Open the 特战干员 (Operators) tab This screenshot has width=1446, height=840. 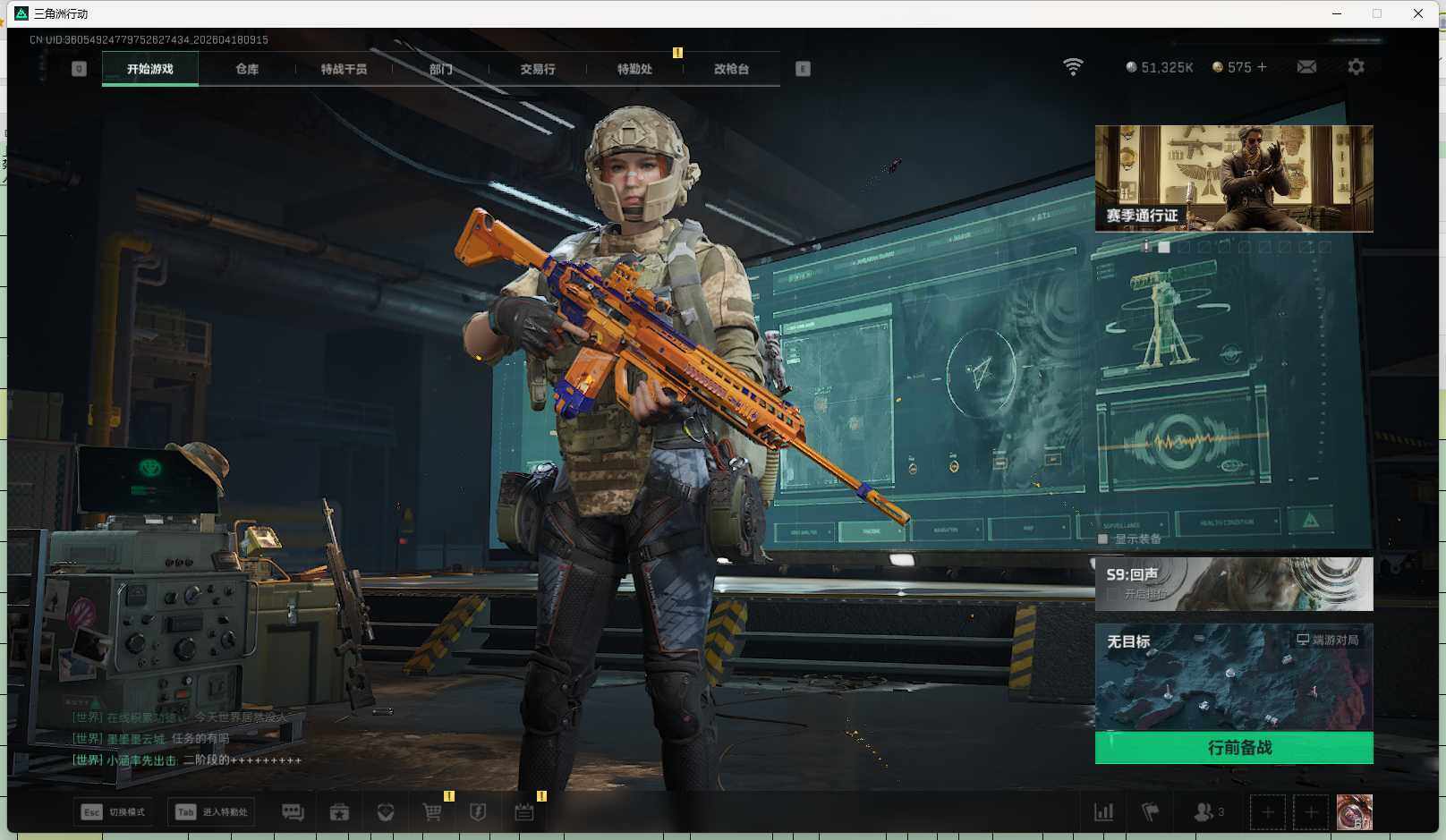coord(344,69)
